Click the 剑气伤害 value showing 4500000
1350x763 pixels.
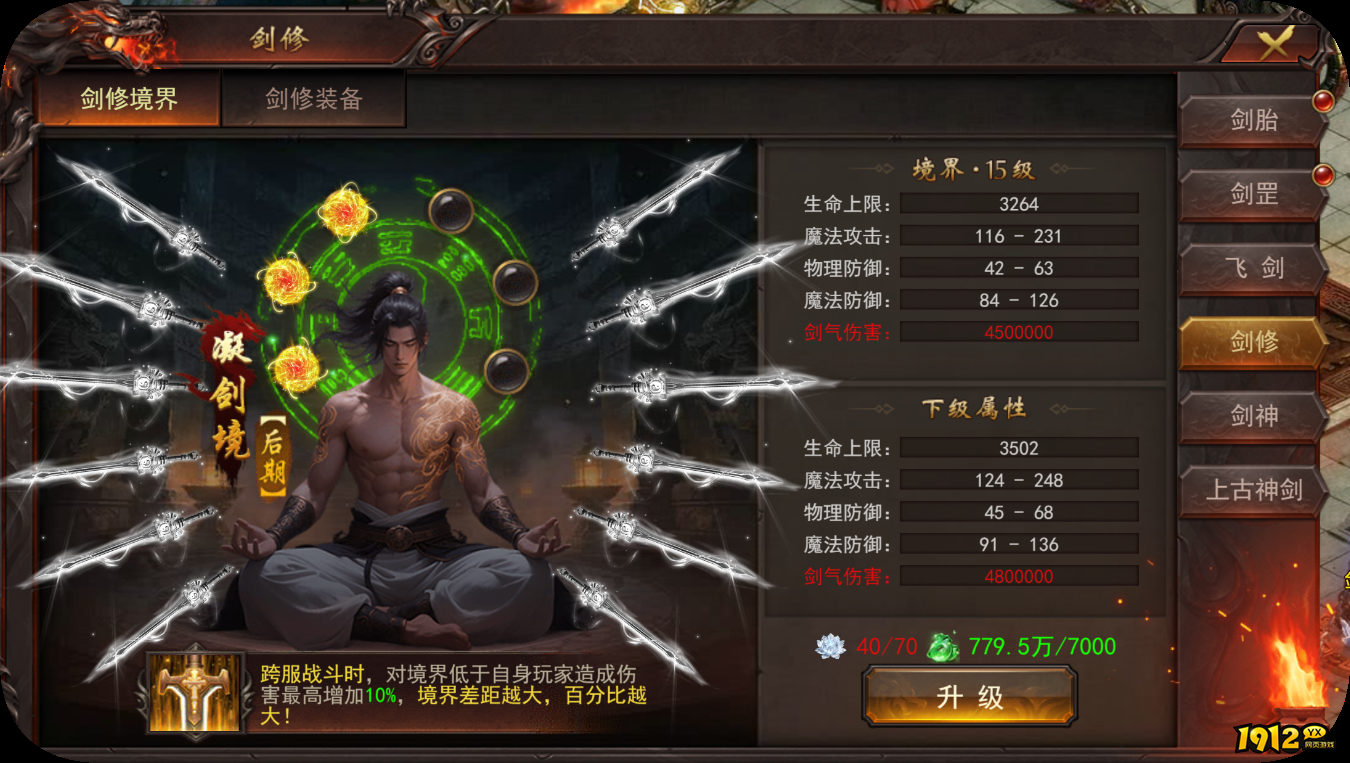click(1018, 331)
